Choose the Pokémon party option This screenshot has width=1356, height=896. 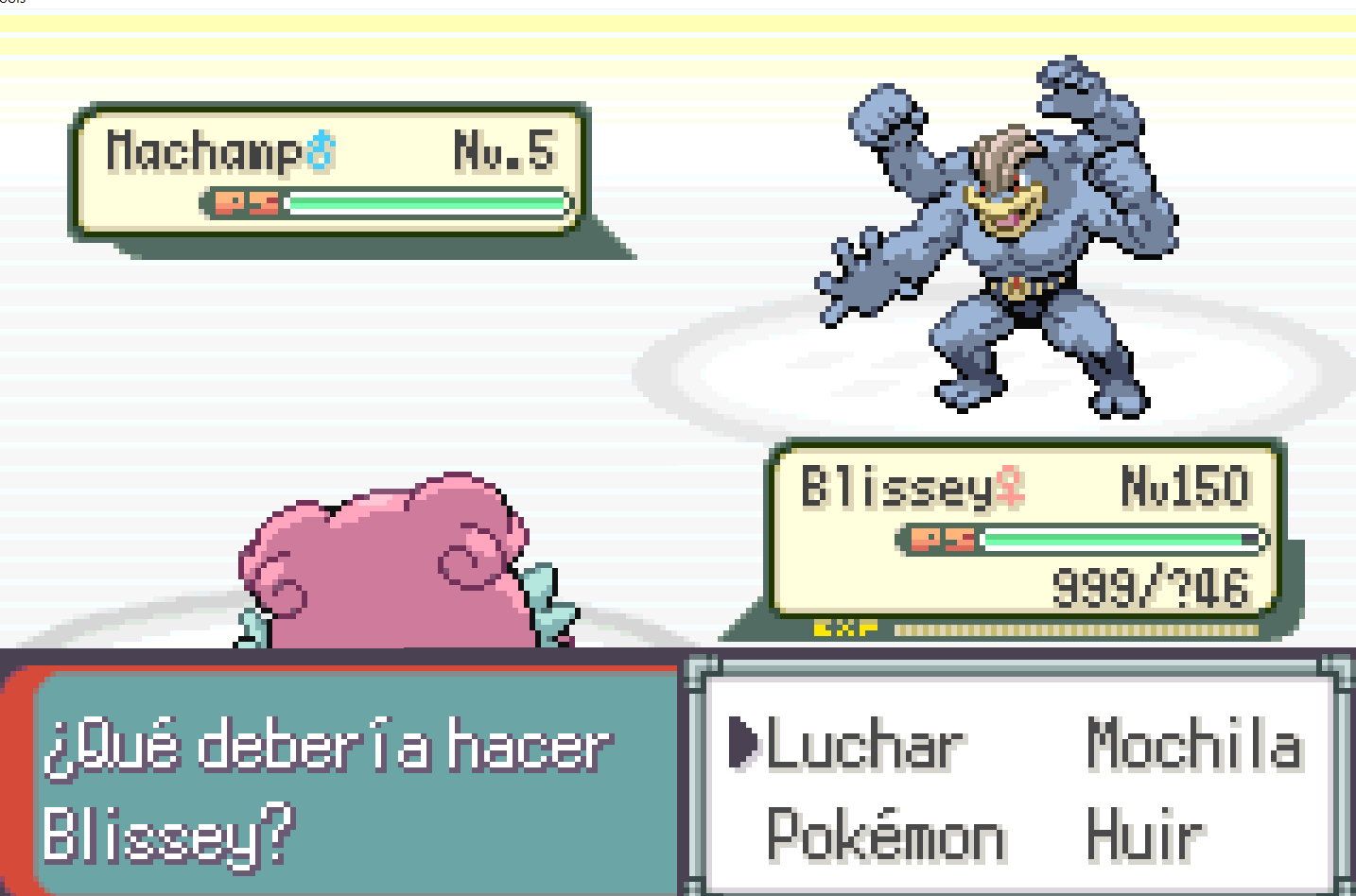click(x=885, y=836)
